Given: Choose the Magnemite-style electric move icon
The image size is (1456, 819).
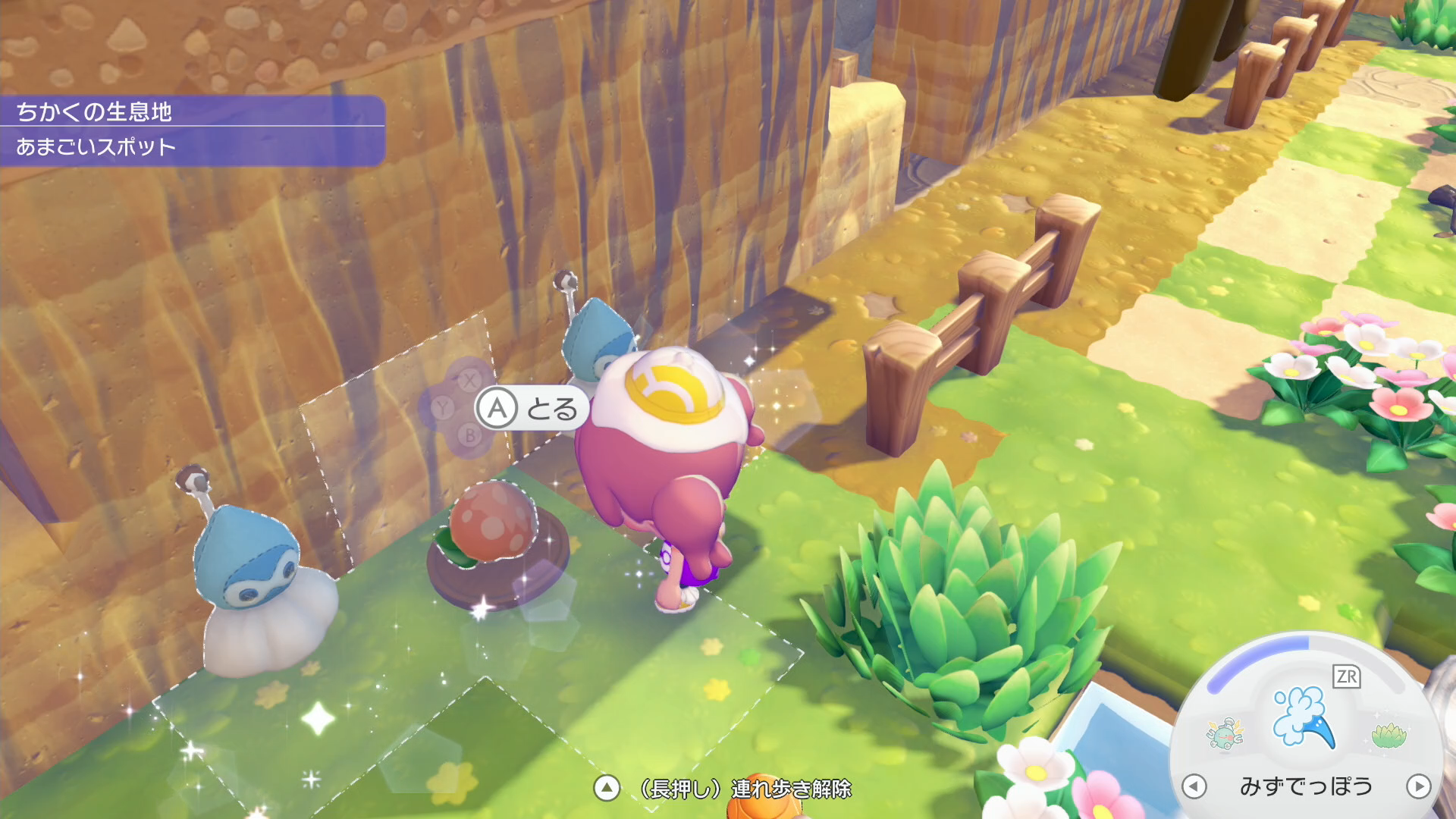Looking at the screenshot, I should 1224,733.
